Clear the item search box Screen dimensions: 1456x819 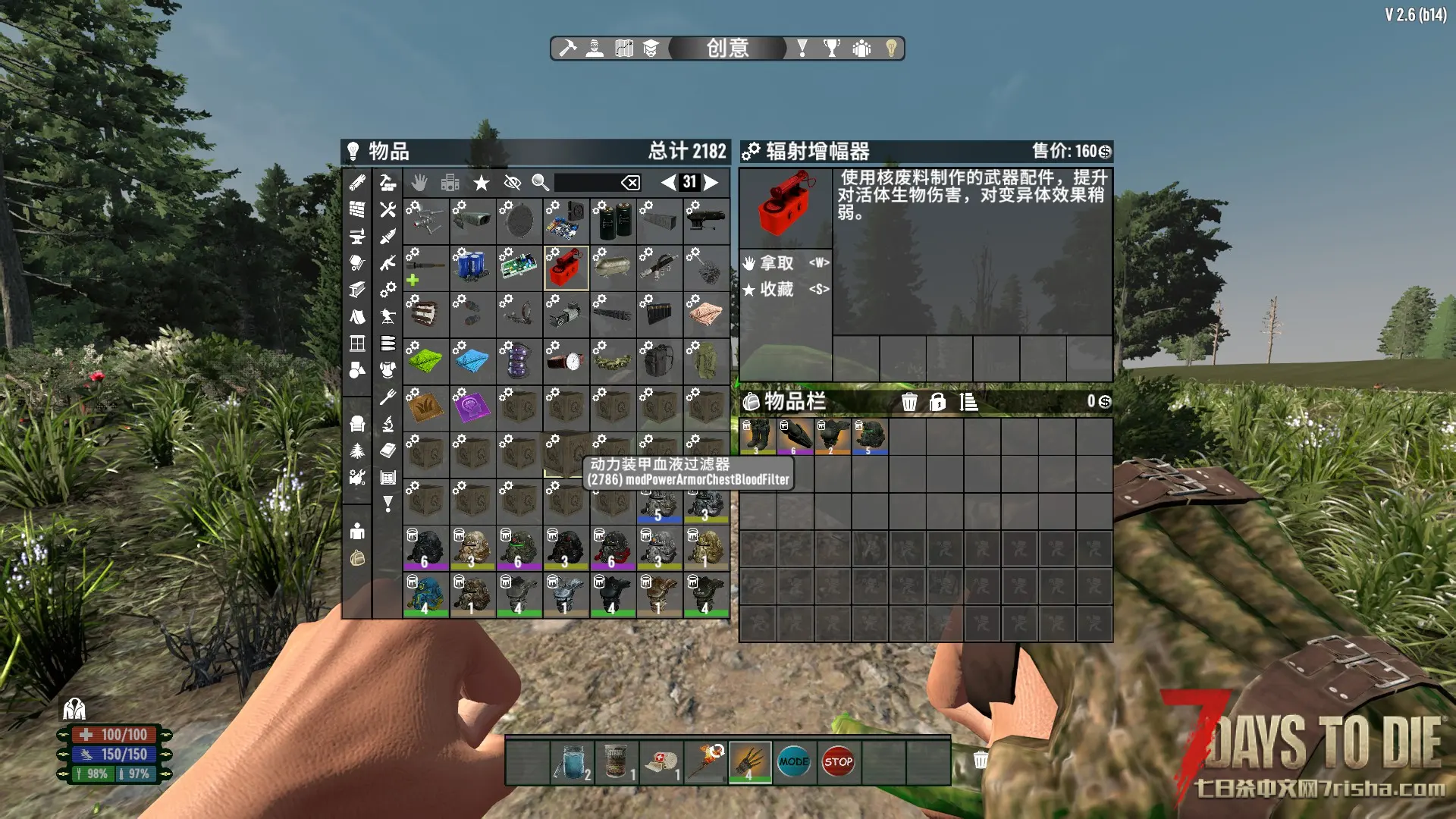point(630,182)
